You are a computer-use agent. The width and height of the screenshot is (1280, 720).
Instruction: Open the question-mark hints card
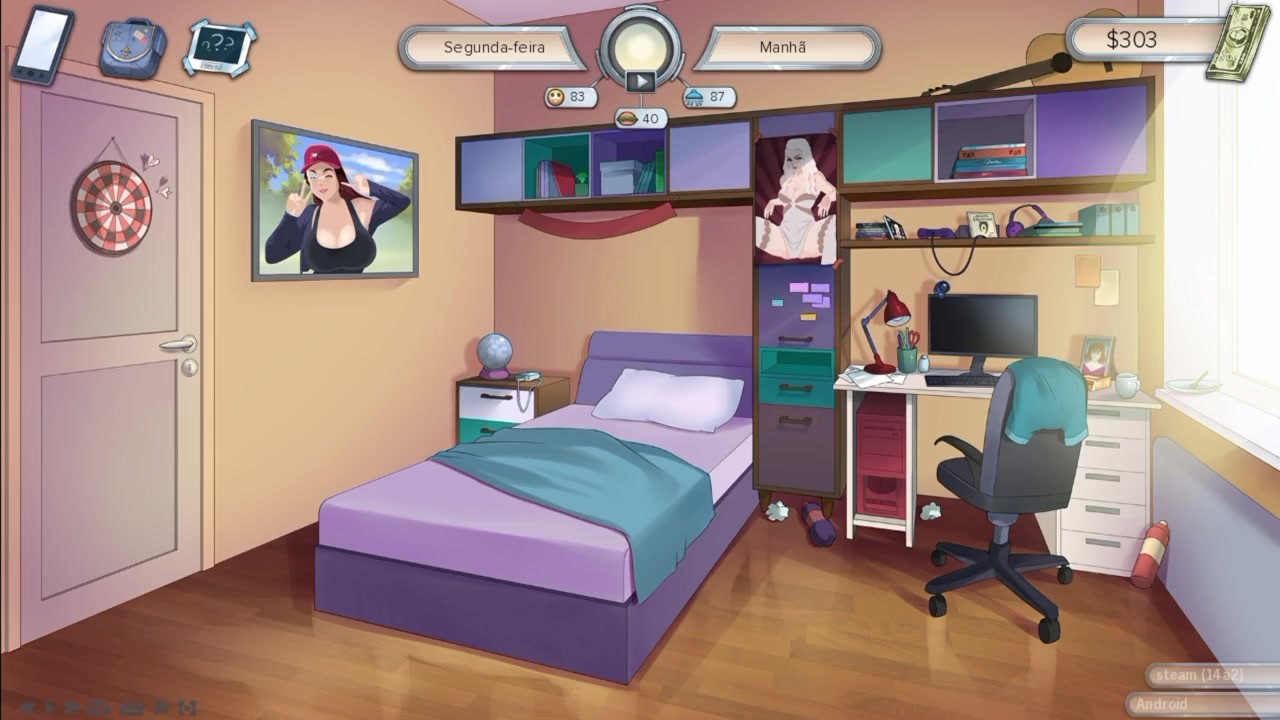coord(219,47)
